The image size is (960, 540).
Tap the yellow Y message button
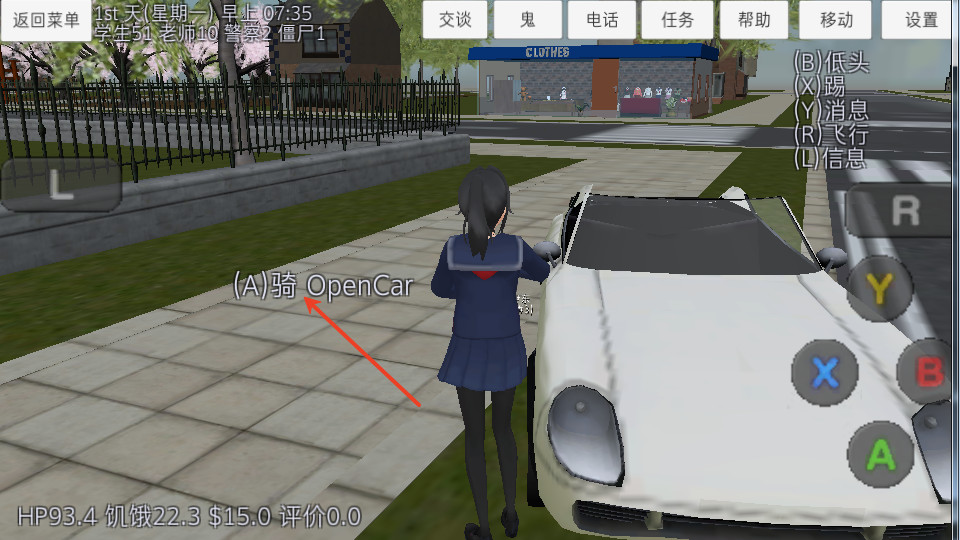click(879, 290)
